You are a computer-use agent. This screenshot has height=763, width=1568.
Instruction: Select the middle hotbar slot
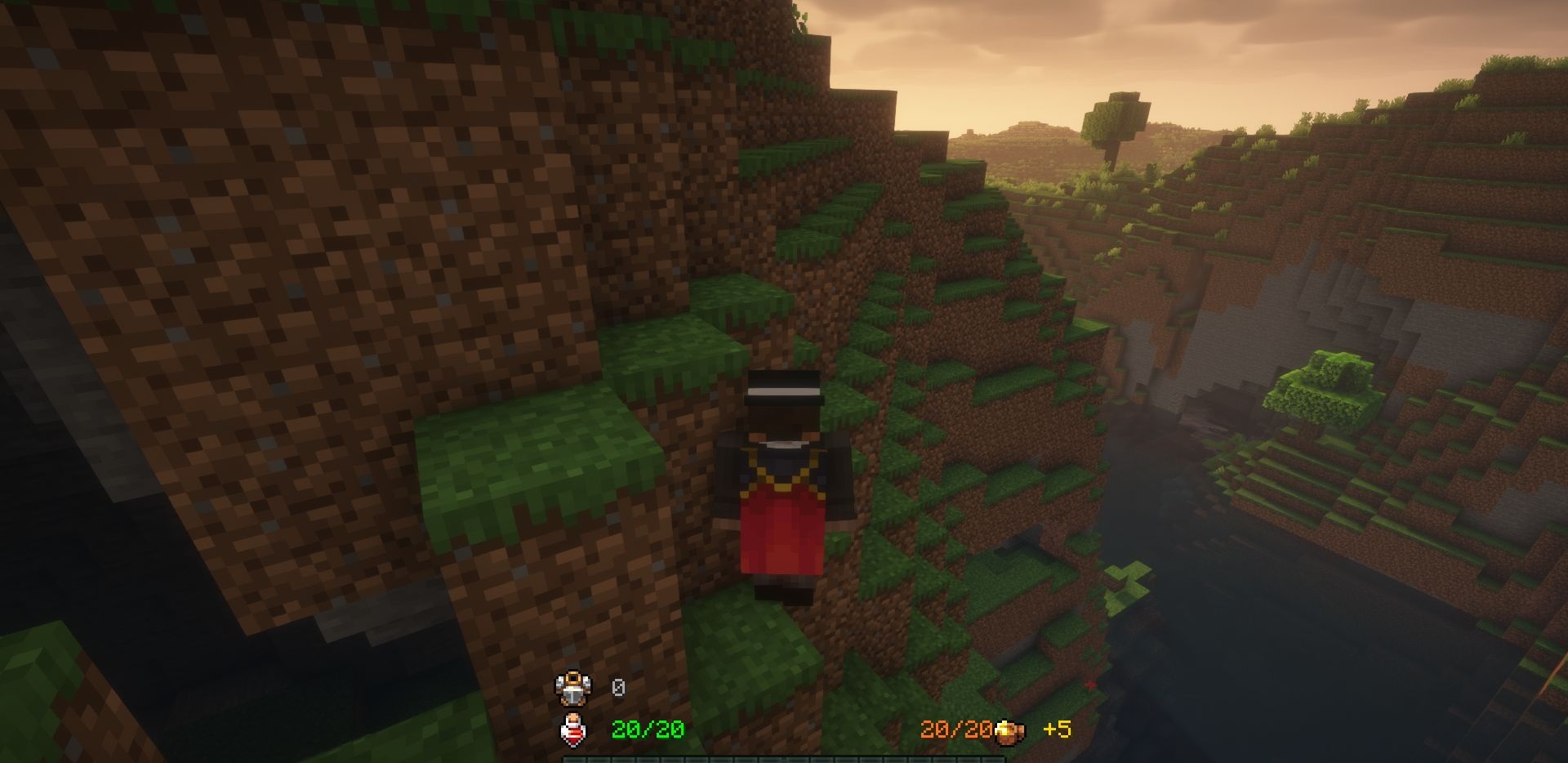[786, 758]
